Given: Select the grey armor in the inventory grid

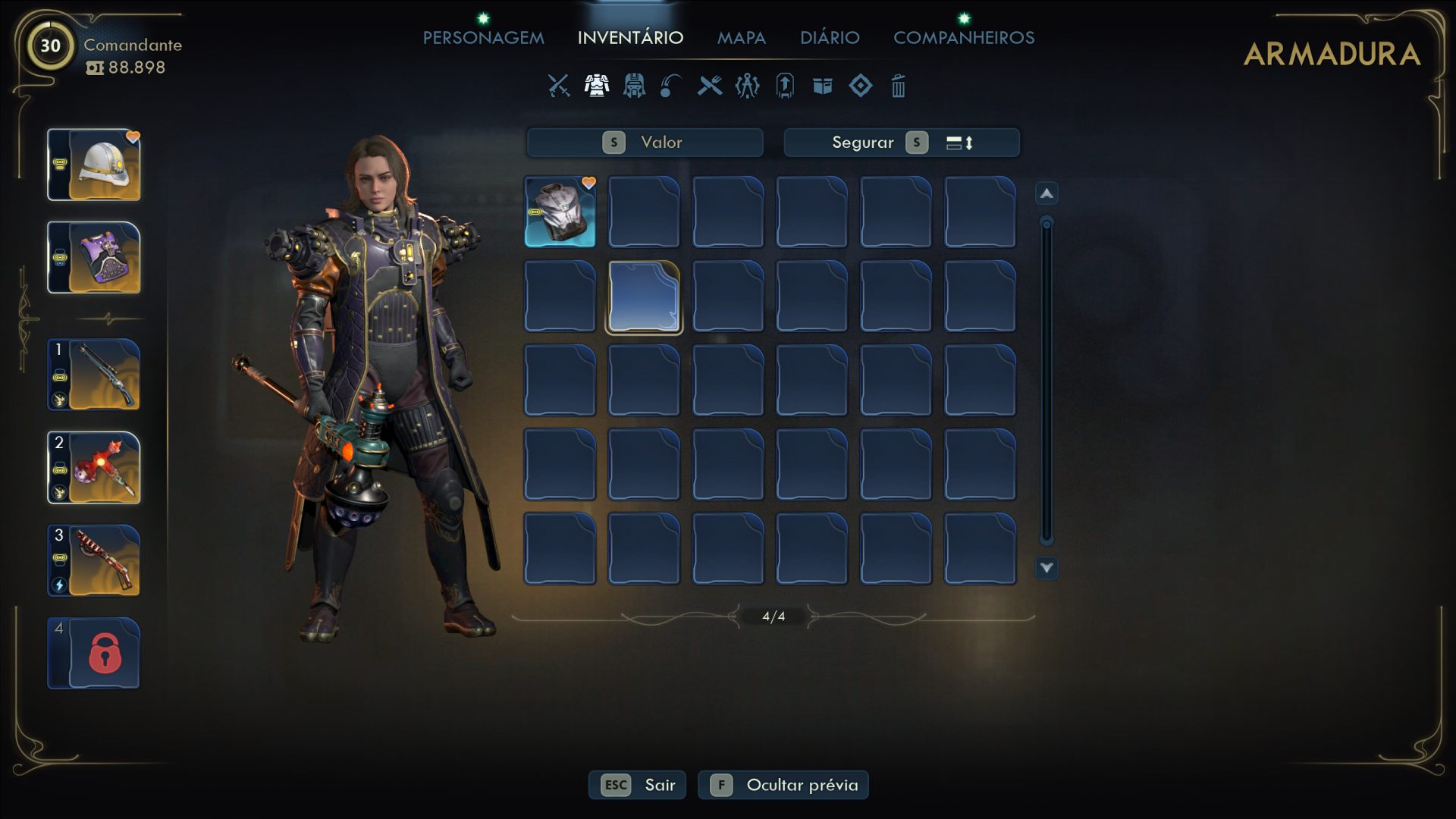Looking at the screenshot, I should point(560,212).
